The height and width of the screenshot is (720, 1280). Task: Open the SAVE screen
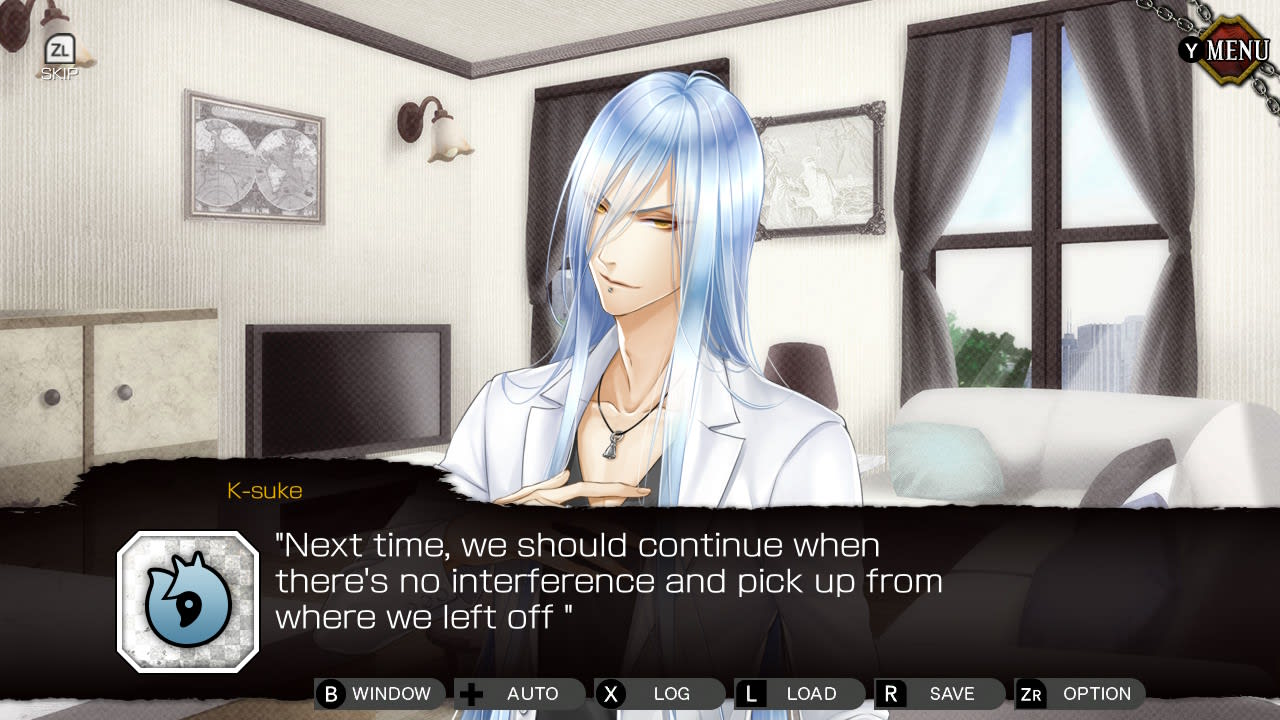[938, 693]
